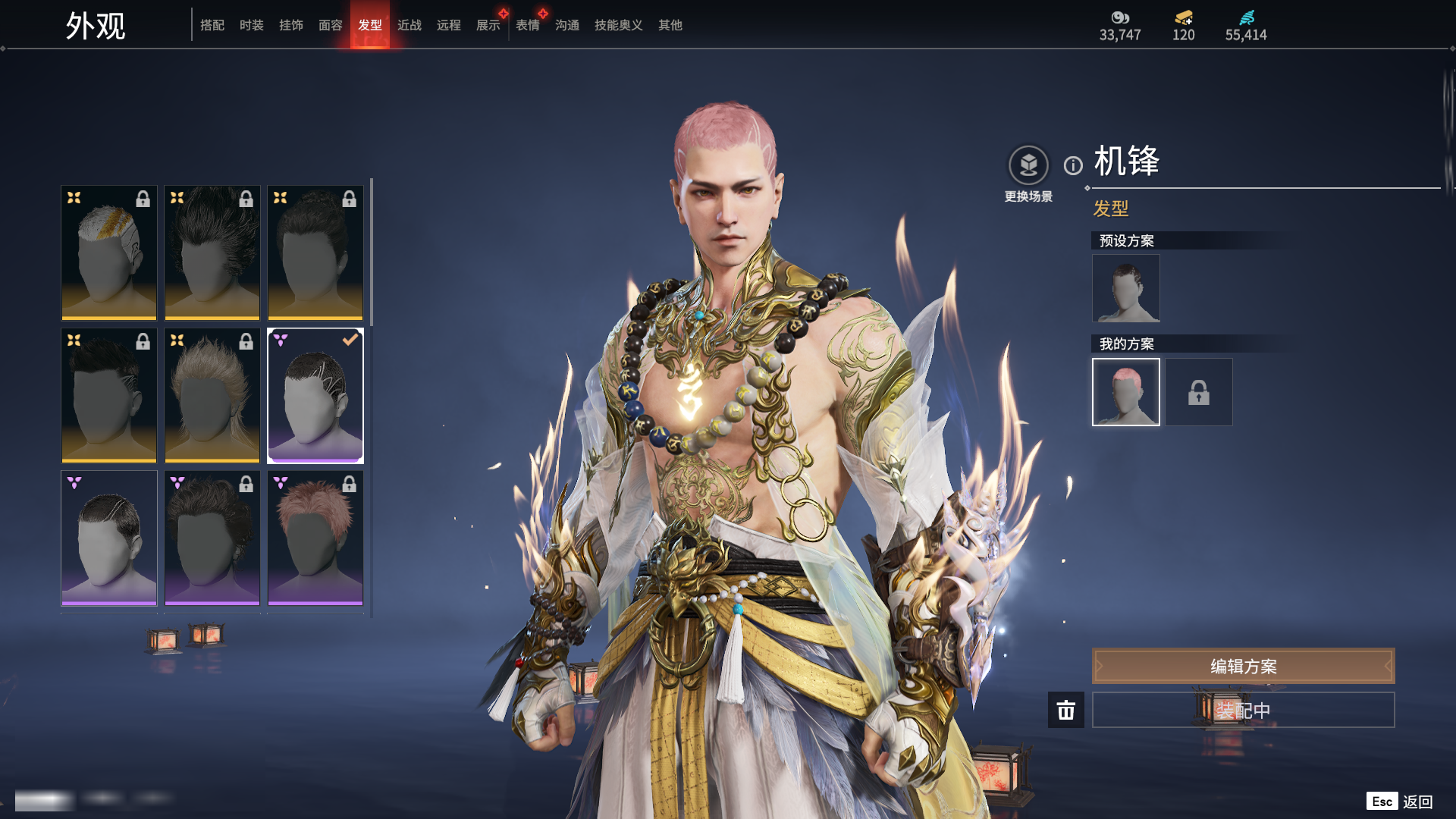Open the 展示 tab
Viewport: 1456px width, 819px height.
[x=488, y=25]
